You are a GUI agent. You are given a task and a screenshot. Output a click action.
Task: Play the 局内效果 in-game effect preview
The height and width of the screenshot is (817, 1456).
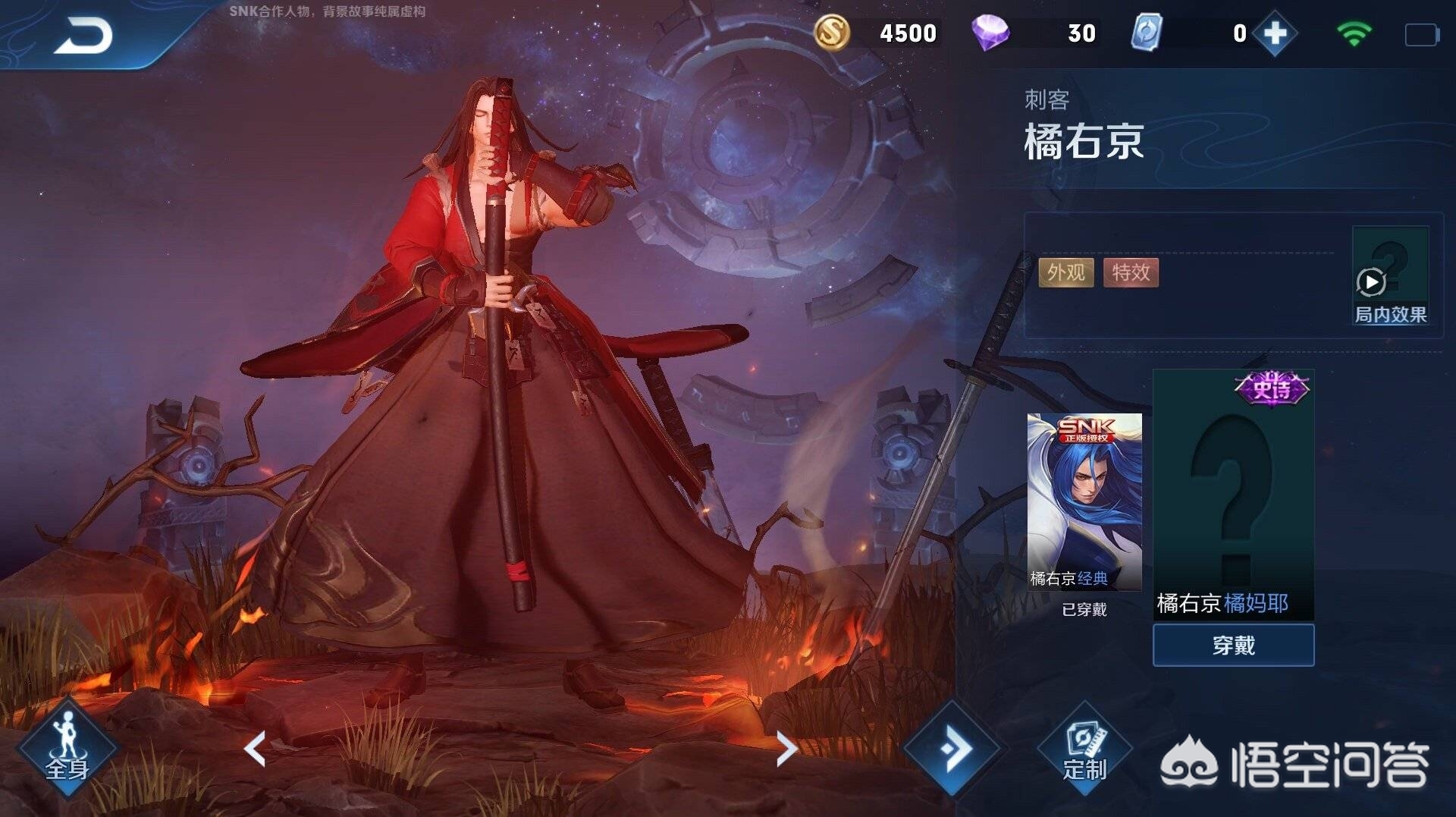[1372, 282]
